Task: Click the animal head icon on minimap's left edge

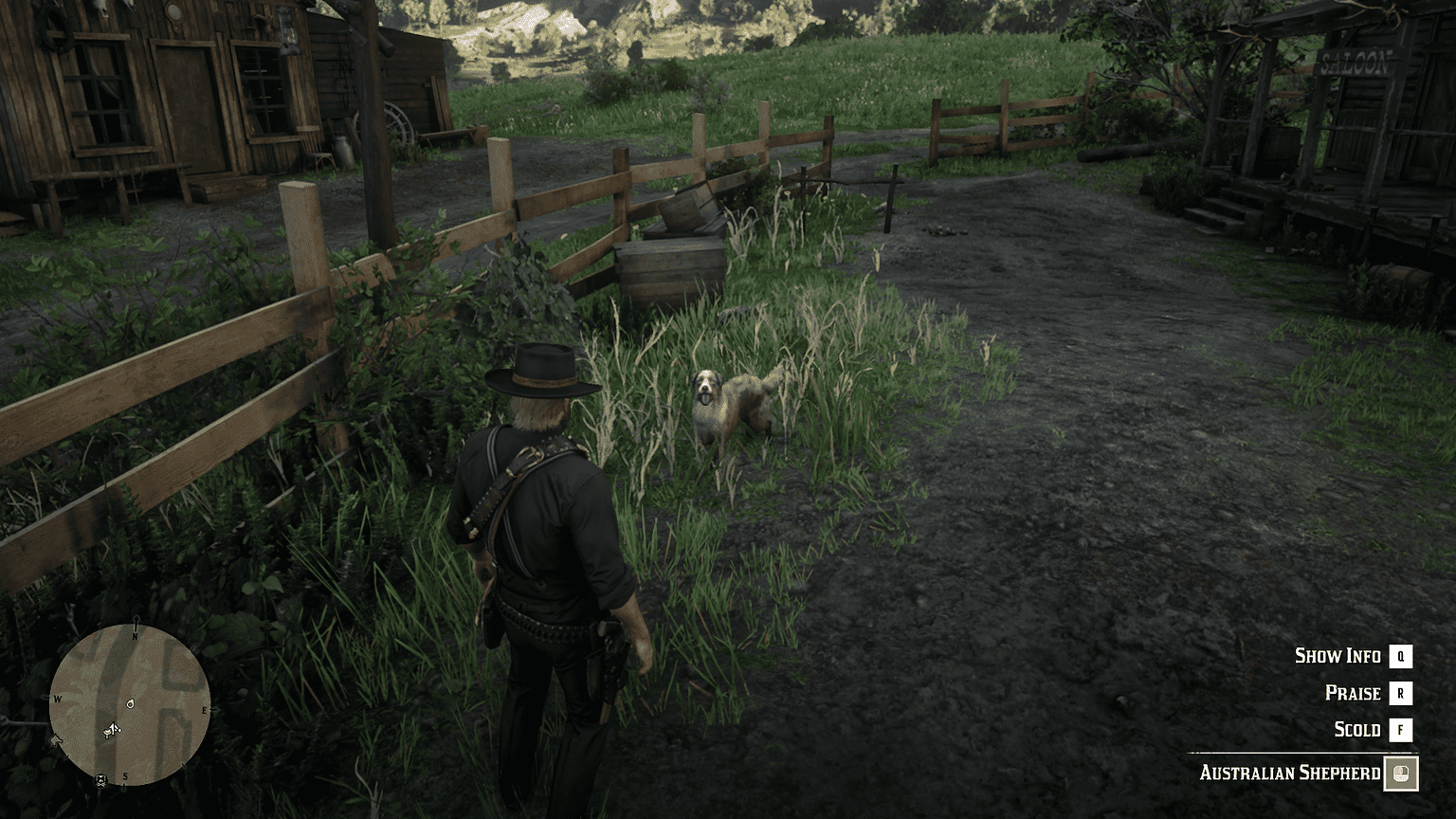Action: [55, 738]
